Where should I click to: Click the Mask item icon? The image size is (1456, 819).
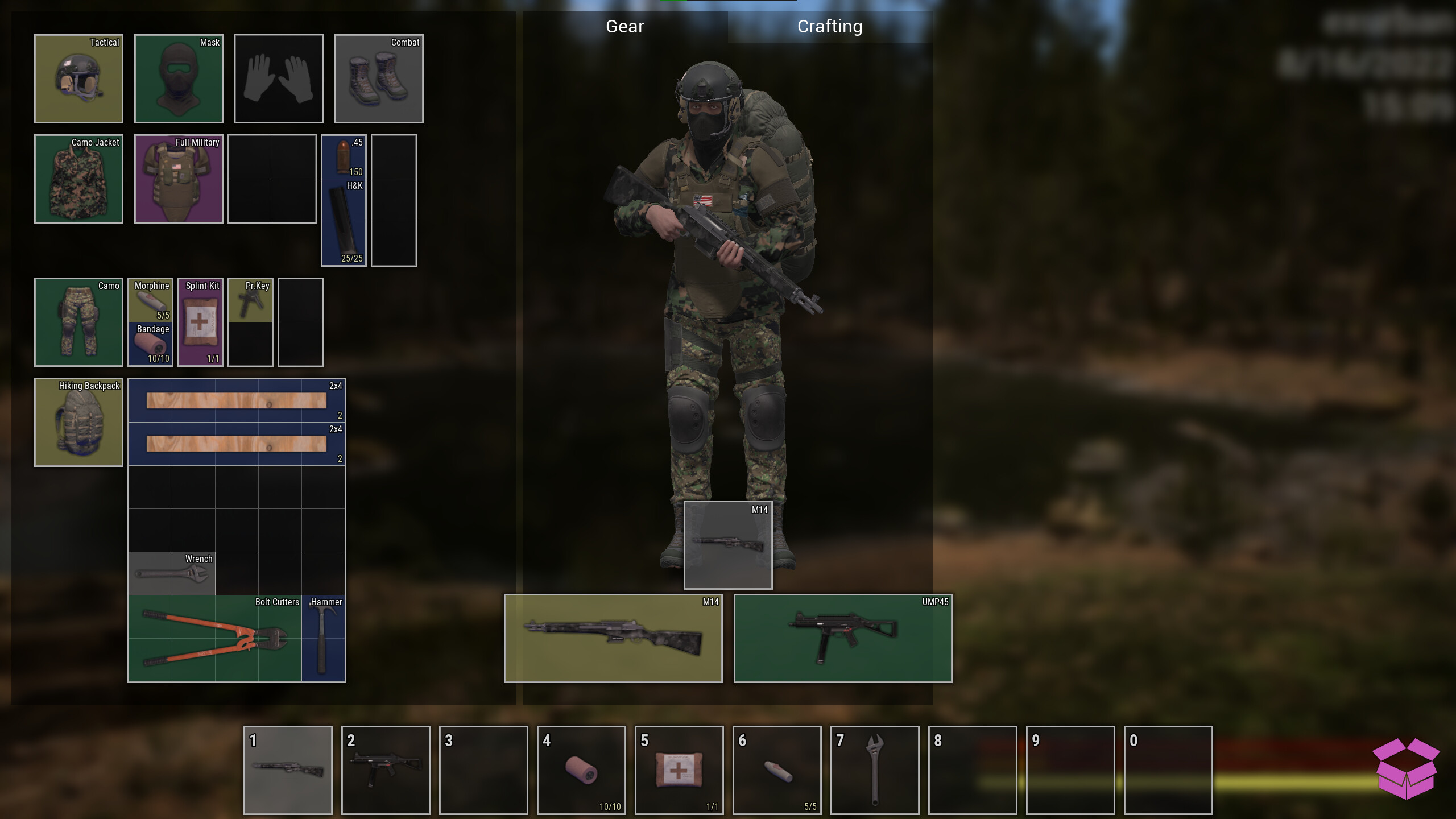[x=178, y=78]
